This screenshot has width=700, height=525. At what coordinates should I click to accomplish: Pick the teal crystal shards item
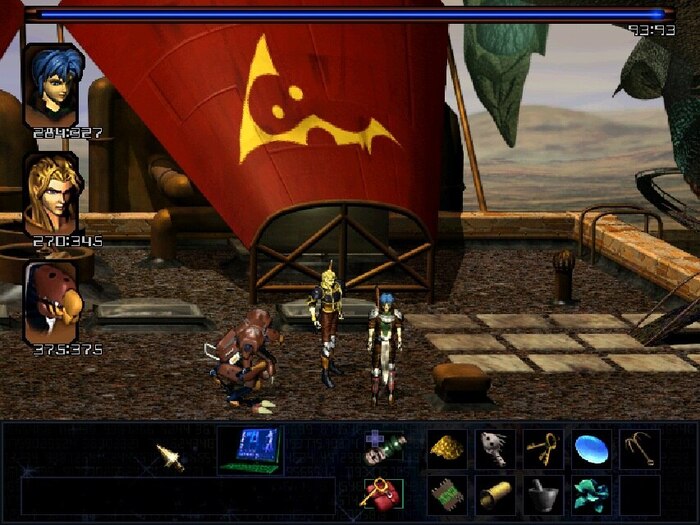pos(591,494)
